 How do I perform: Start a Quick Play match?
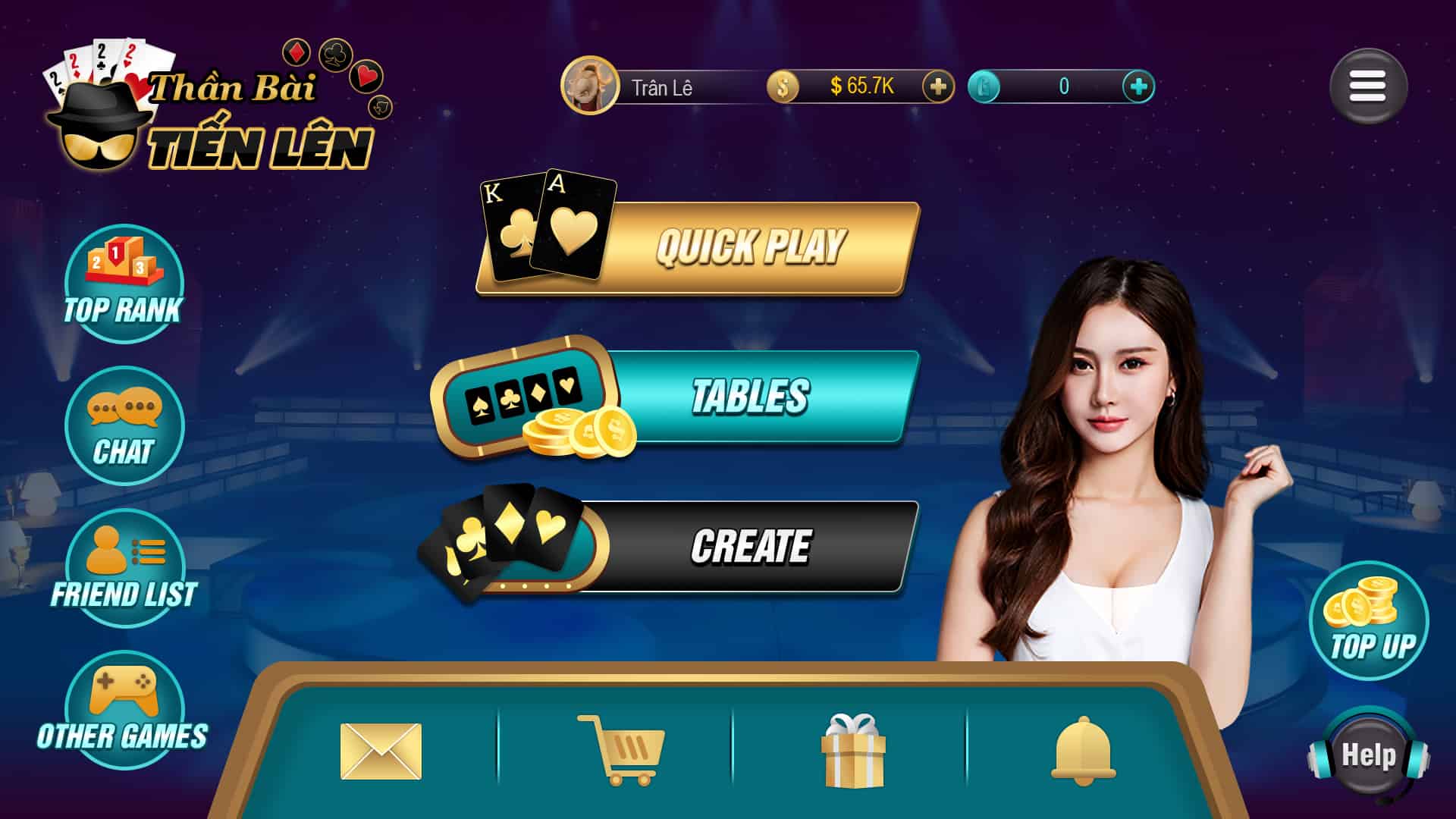click(749, 247)
